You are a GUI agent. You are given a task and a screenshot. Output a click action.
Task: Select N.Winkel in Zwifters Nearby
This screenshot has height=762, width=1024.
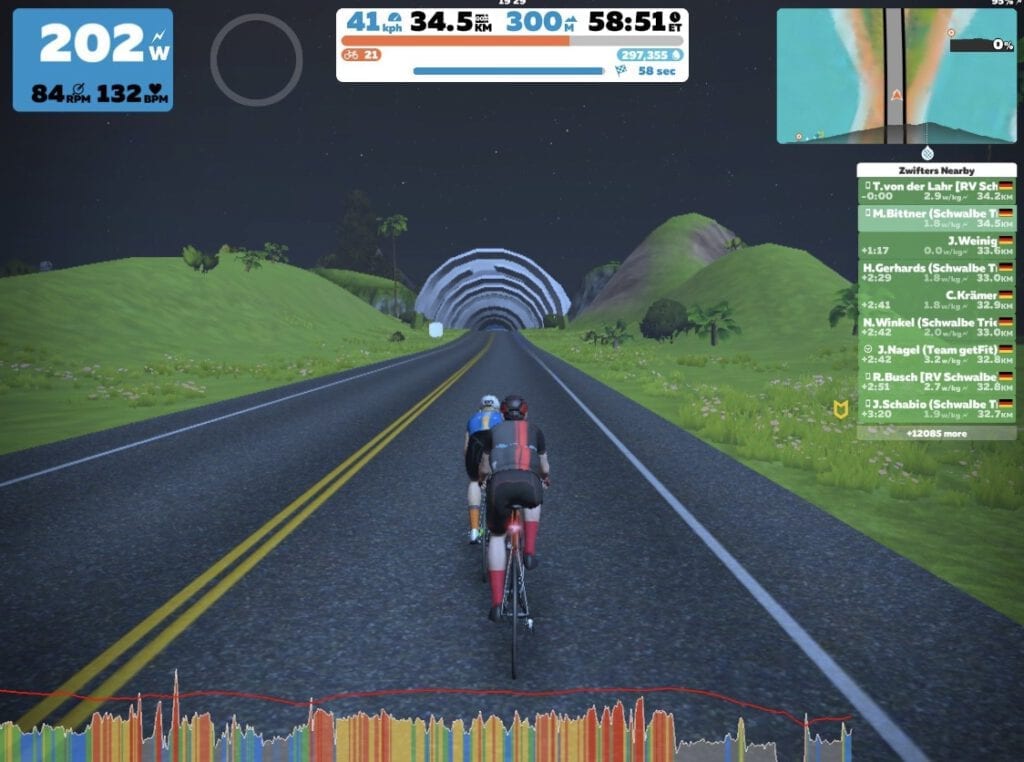click(936, 328)
